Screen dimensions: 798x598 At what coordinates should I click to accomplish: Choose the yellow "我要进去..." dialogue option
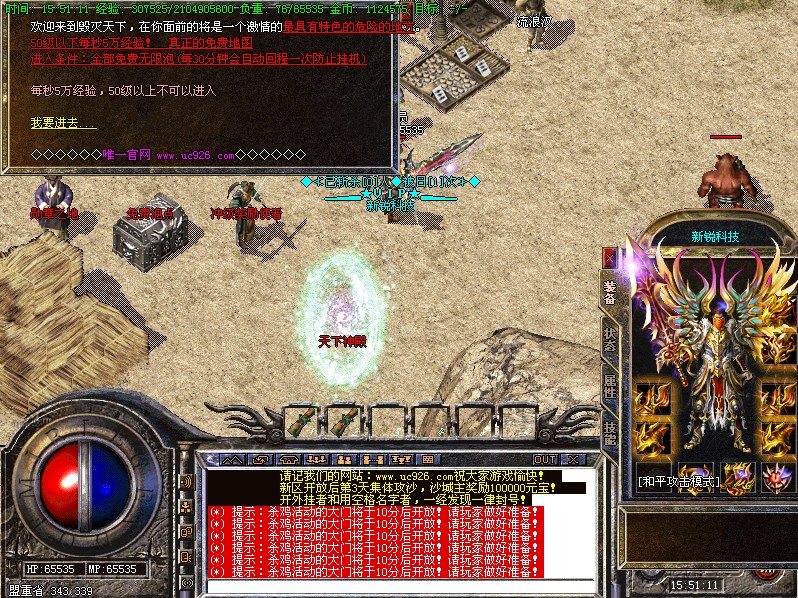pos(64,123)
